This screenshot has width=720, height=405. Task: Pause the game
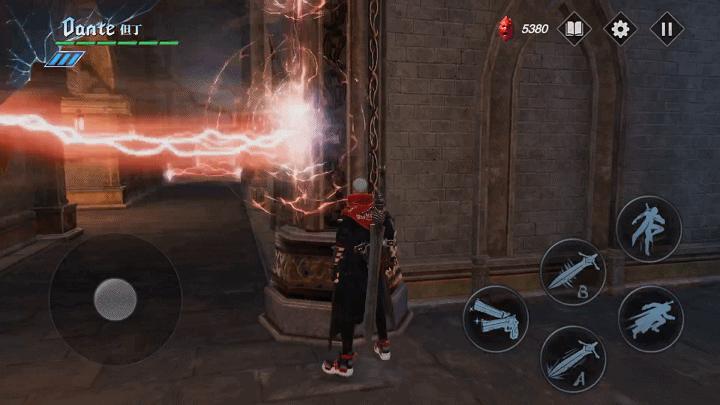pos(667,28)
